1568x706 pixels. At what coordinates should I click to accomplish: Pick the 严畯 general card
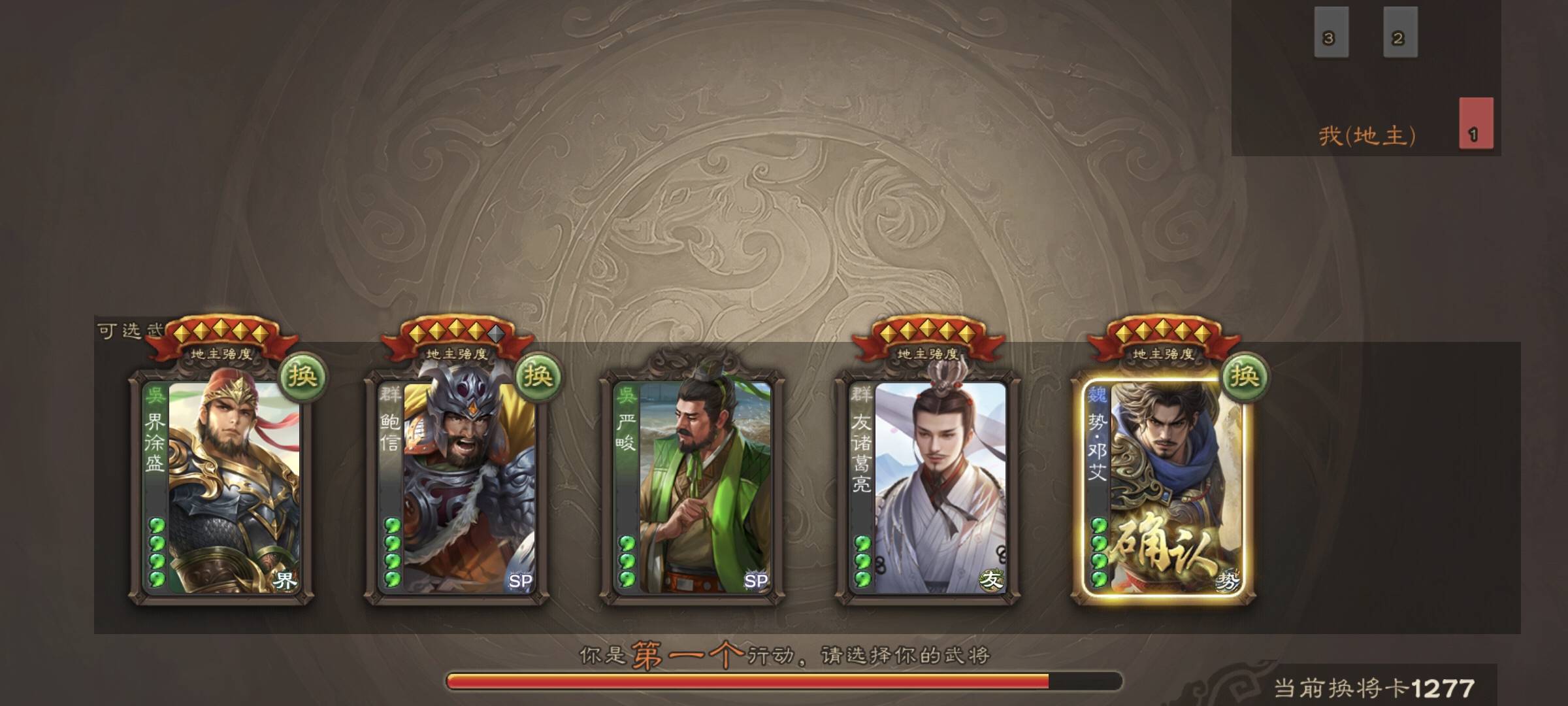coord(692,487)
